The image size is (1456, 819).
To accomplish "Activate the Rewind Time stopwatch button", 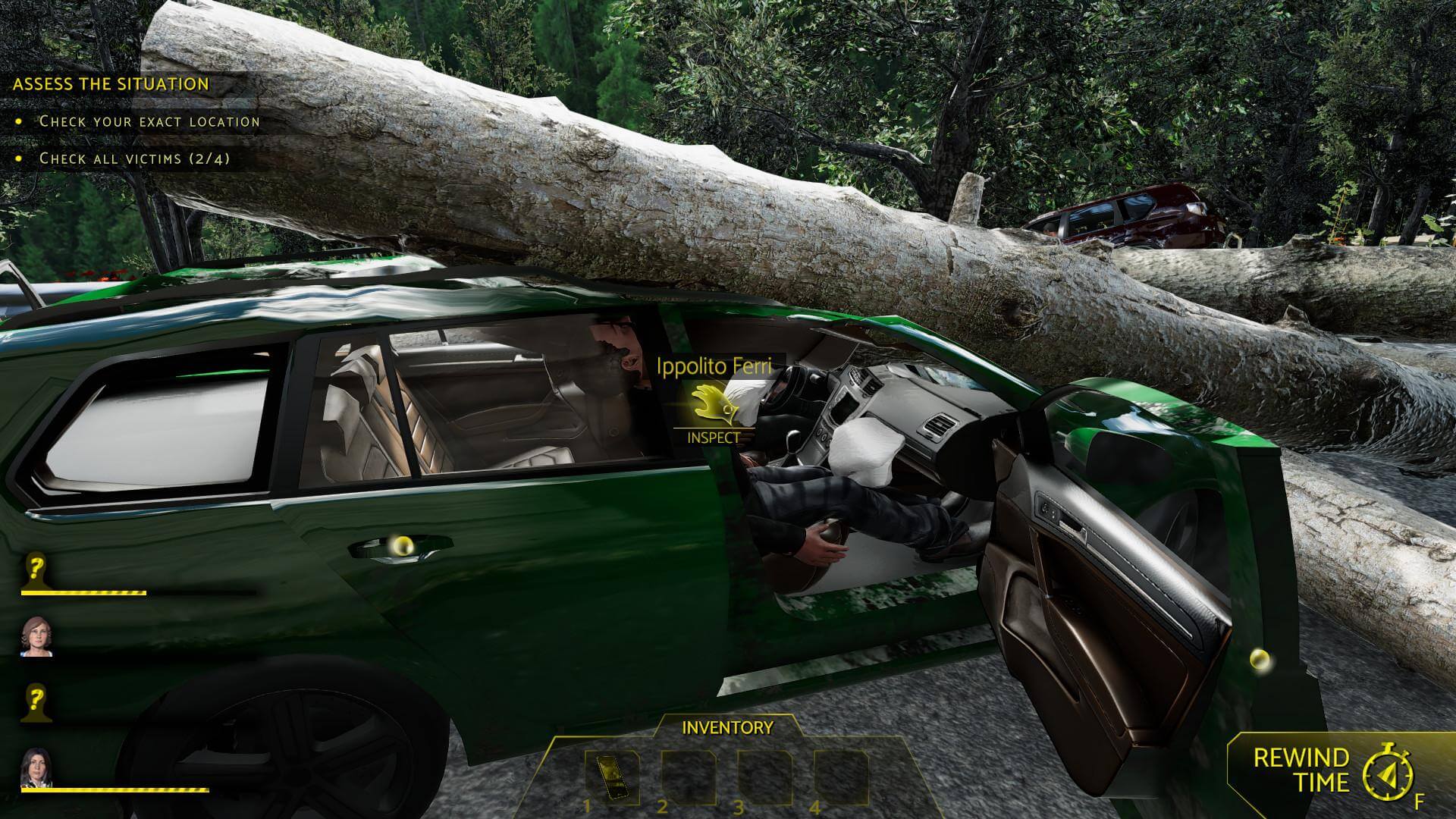I will 1387,773.
